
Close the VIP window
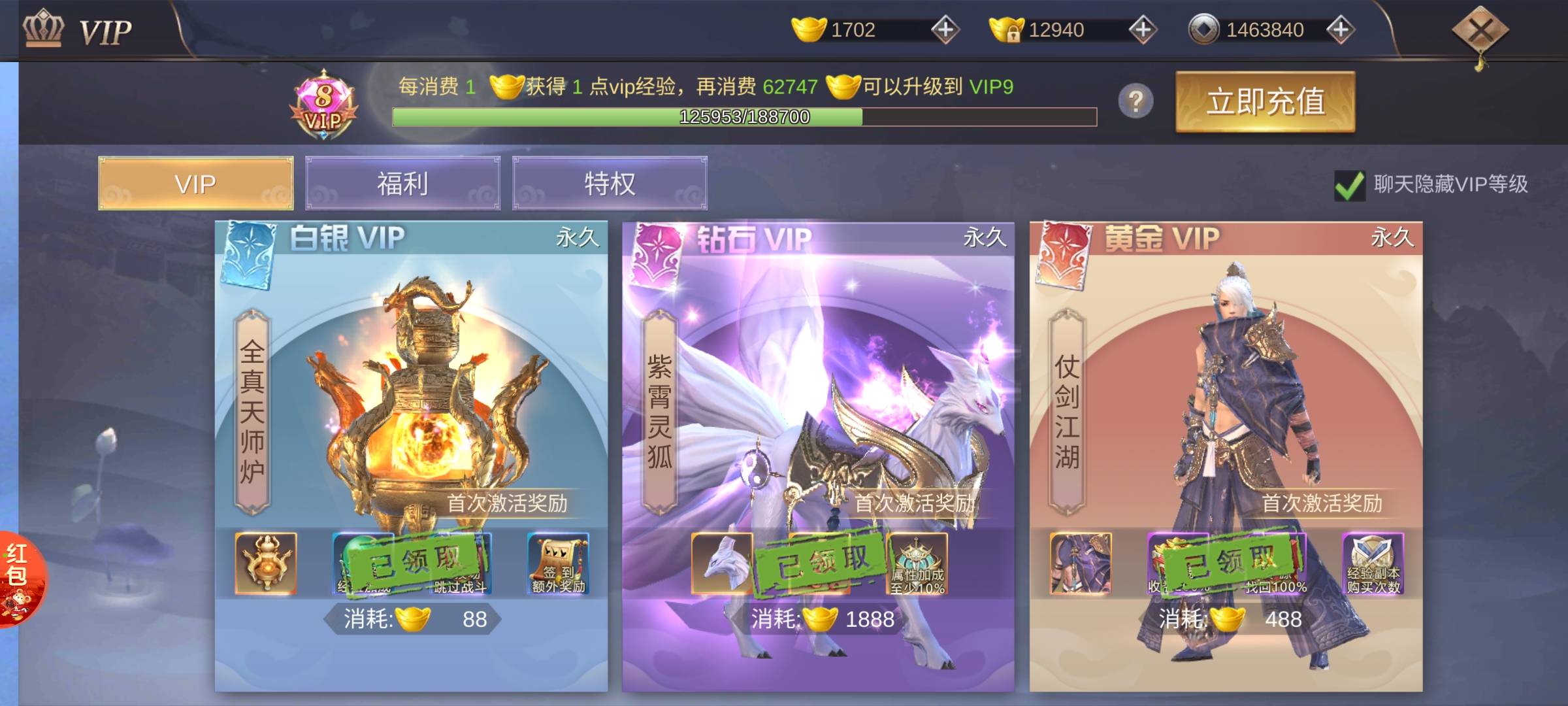click(1479, 31)
